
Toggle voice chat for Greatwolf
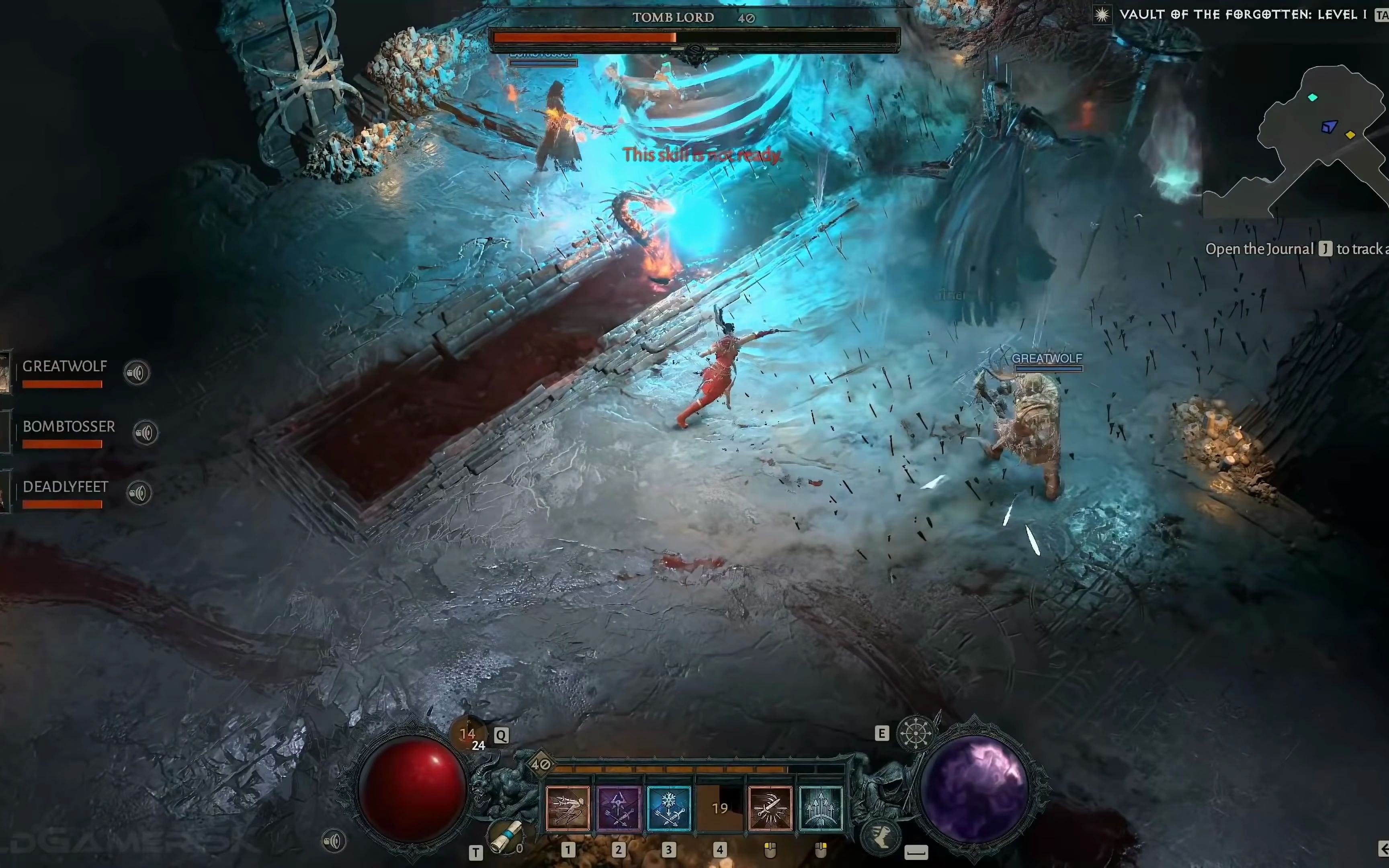[137, 373]
